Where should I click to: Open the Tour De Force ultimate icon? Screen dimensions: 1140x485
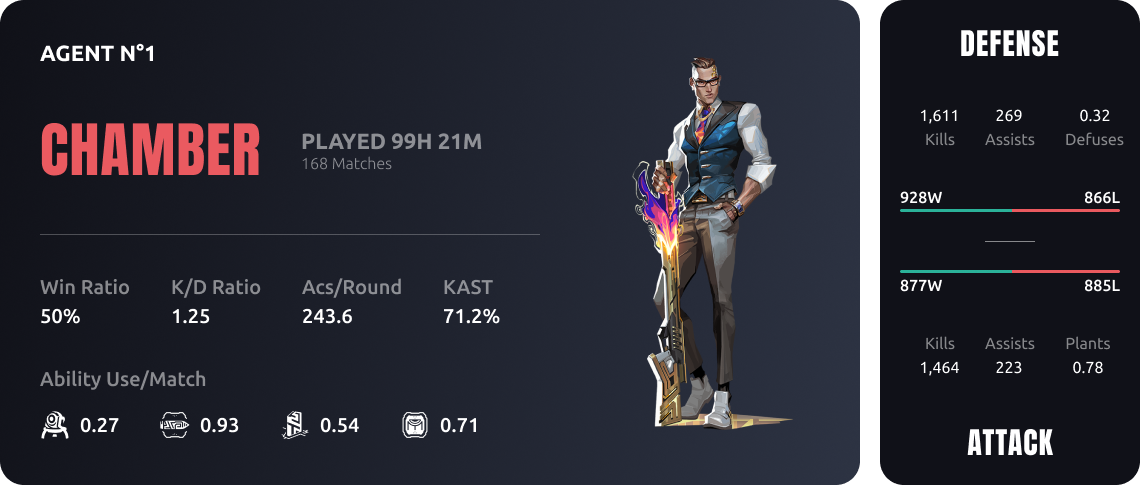[x=414, y=425]
